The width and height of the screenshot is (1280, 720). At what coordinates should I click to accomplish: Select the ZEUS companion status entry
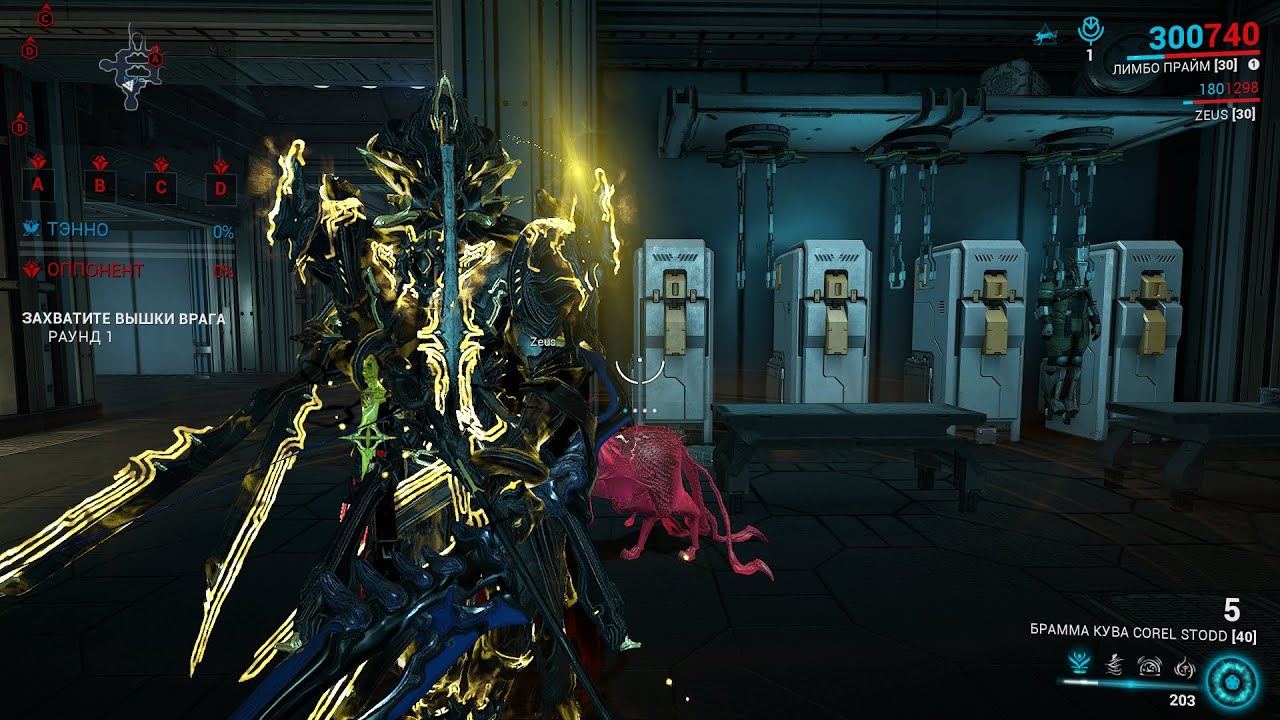[x=1224, y=115]
